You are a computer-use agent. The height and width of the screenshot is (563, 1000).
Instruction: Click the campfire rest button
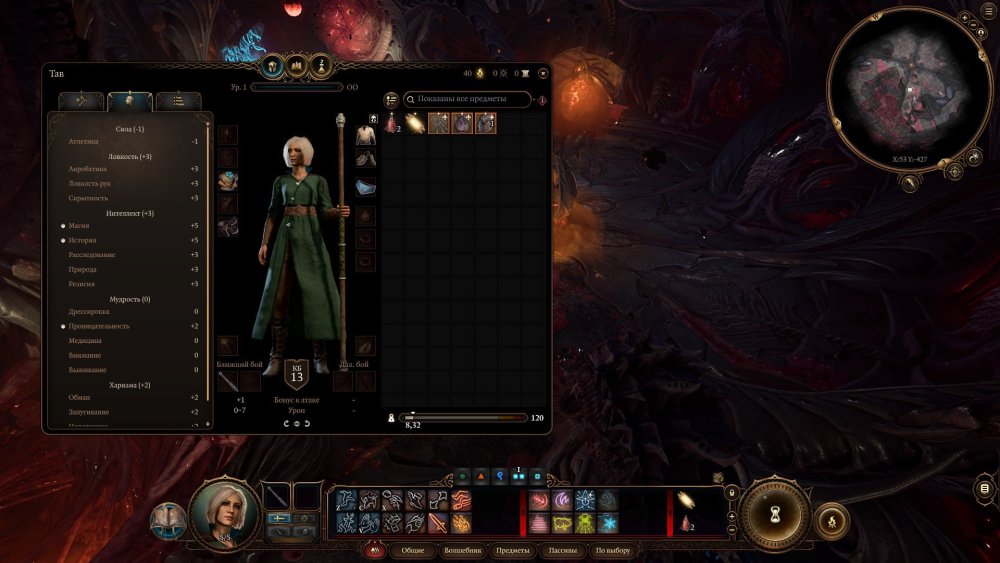point(832,520)
